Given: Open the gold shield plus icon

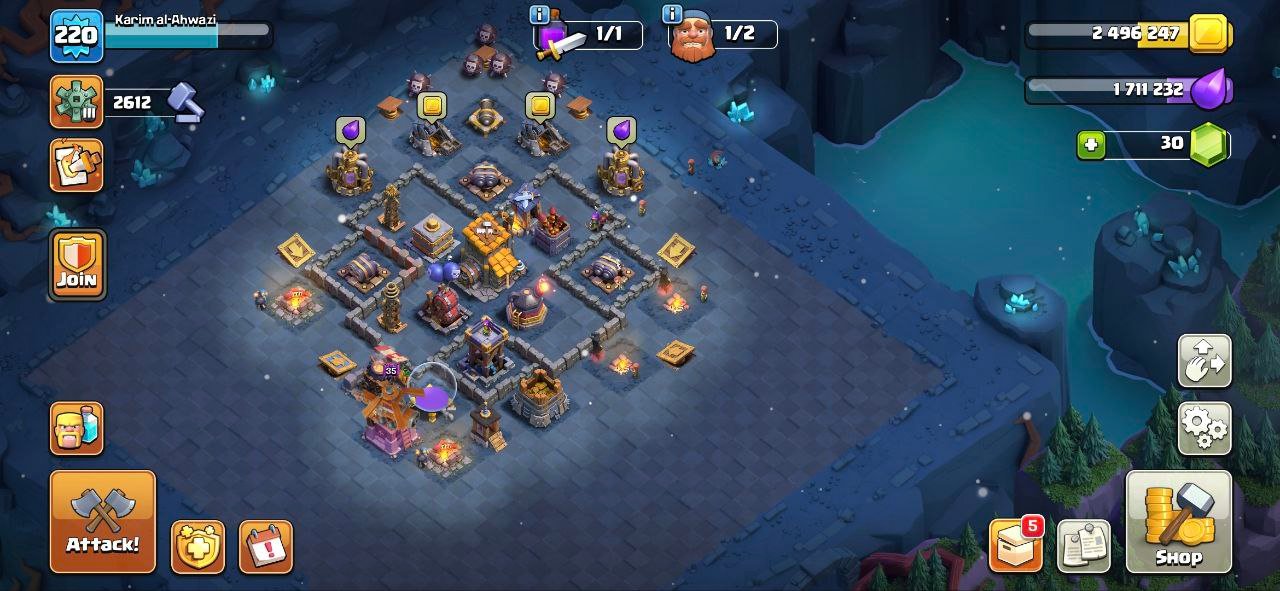Looking at the screenshot, I should (x=198, y=547).
